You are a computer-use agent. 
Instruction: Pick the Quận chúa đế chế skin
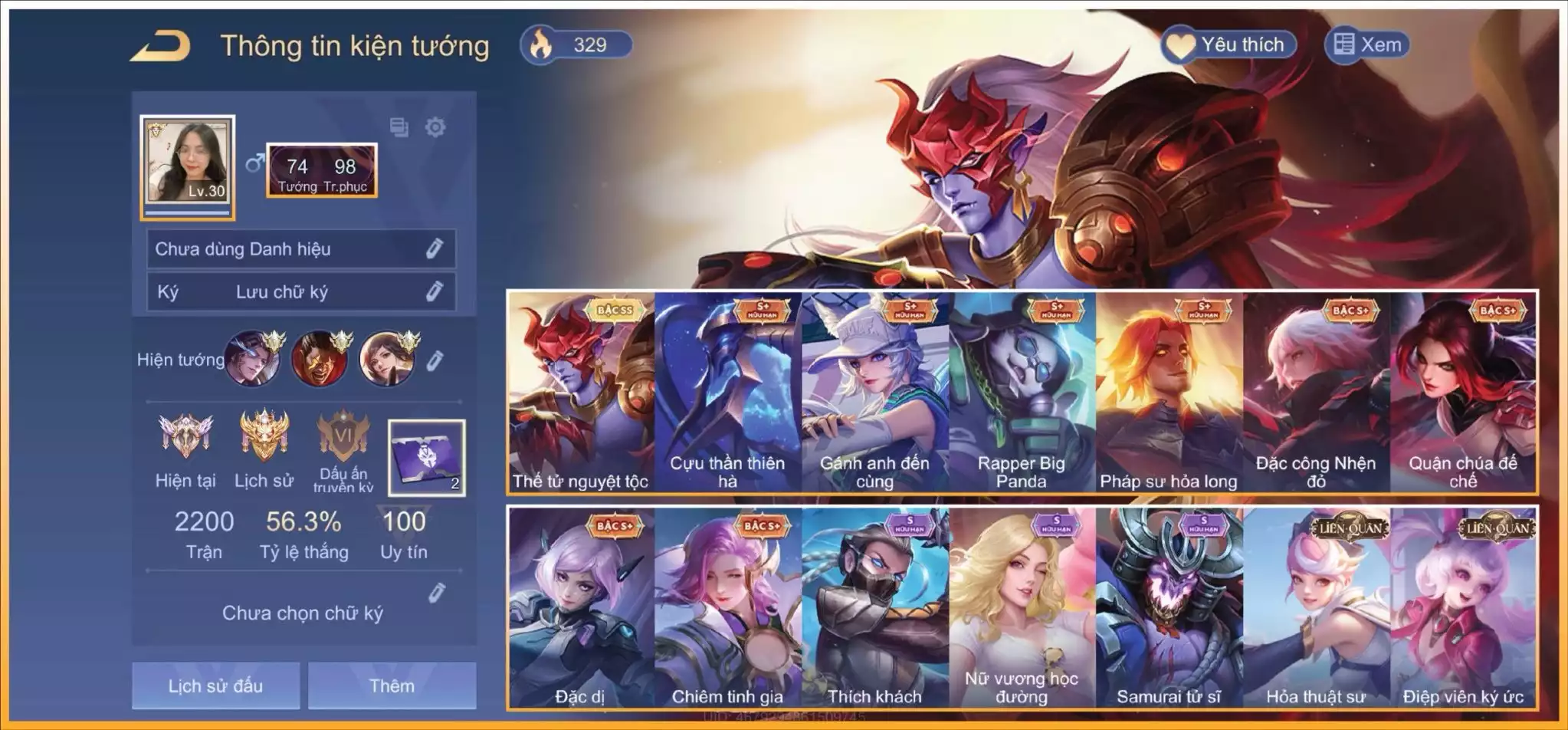[x=1463, y=393]
